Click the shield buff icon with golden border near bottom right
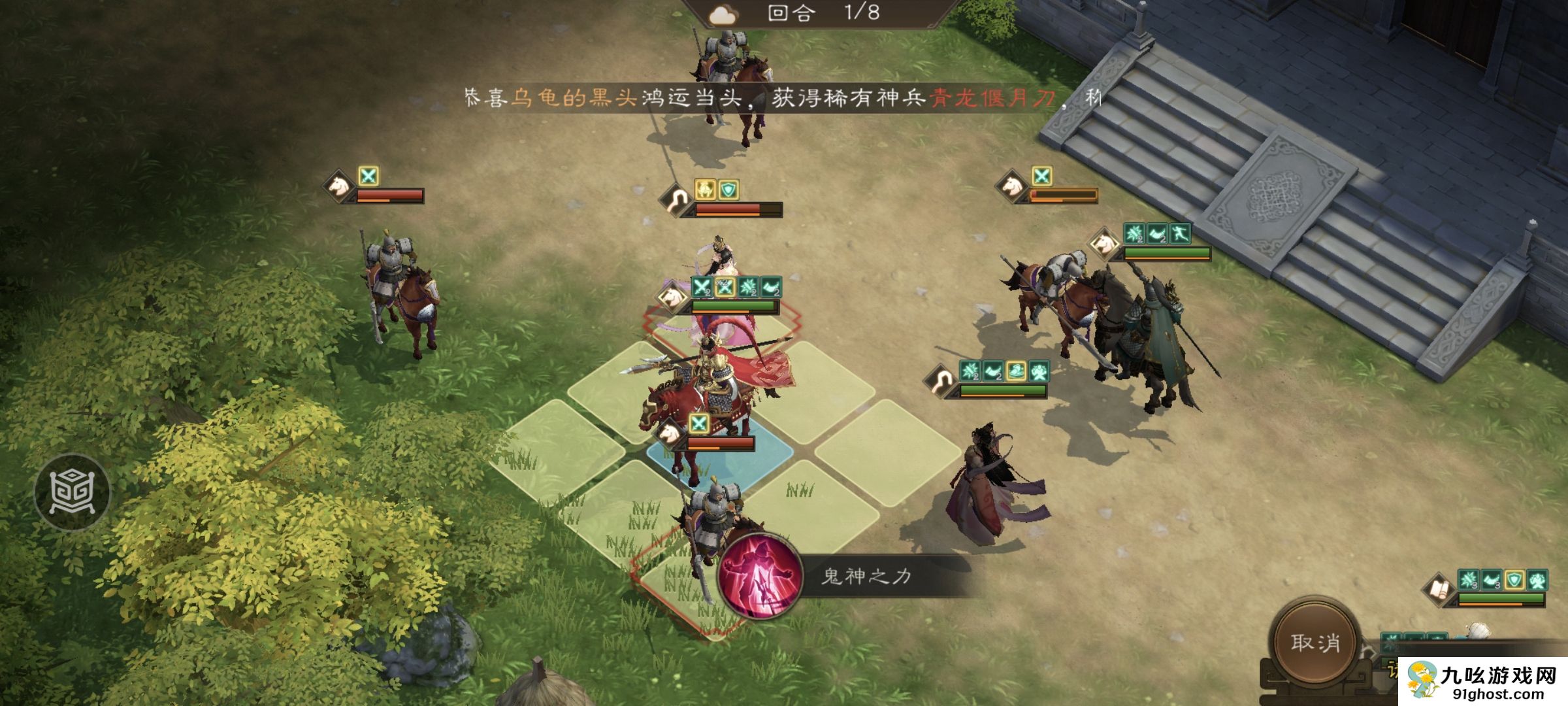The width and height of the screenshot is (1568, 706). 1514,580
